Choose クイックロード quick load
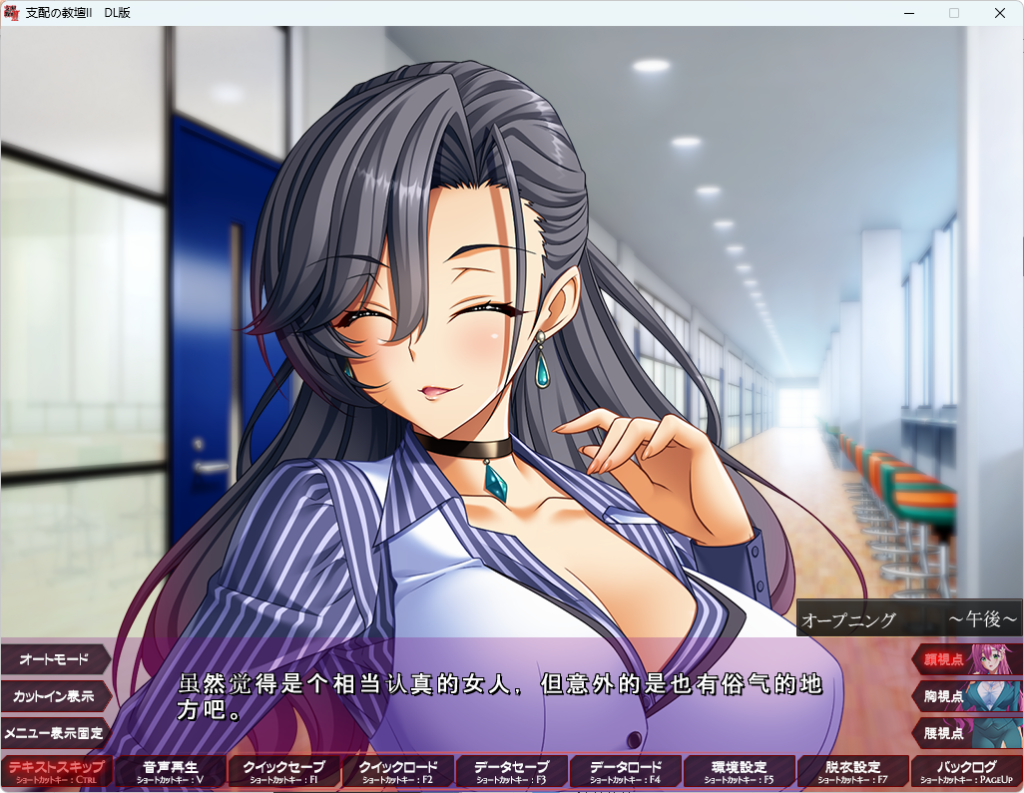 pyautogui.click(x=398, y=771)
